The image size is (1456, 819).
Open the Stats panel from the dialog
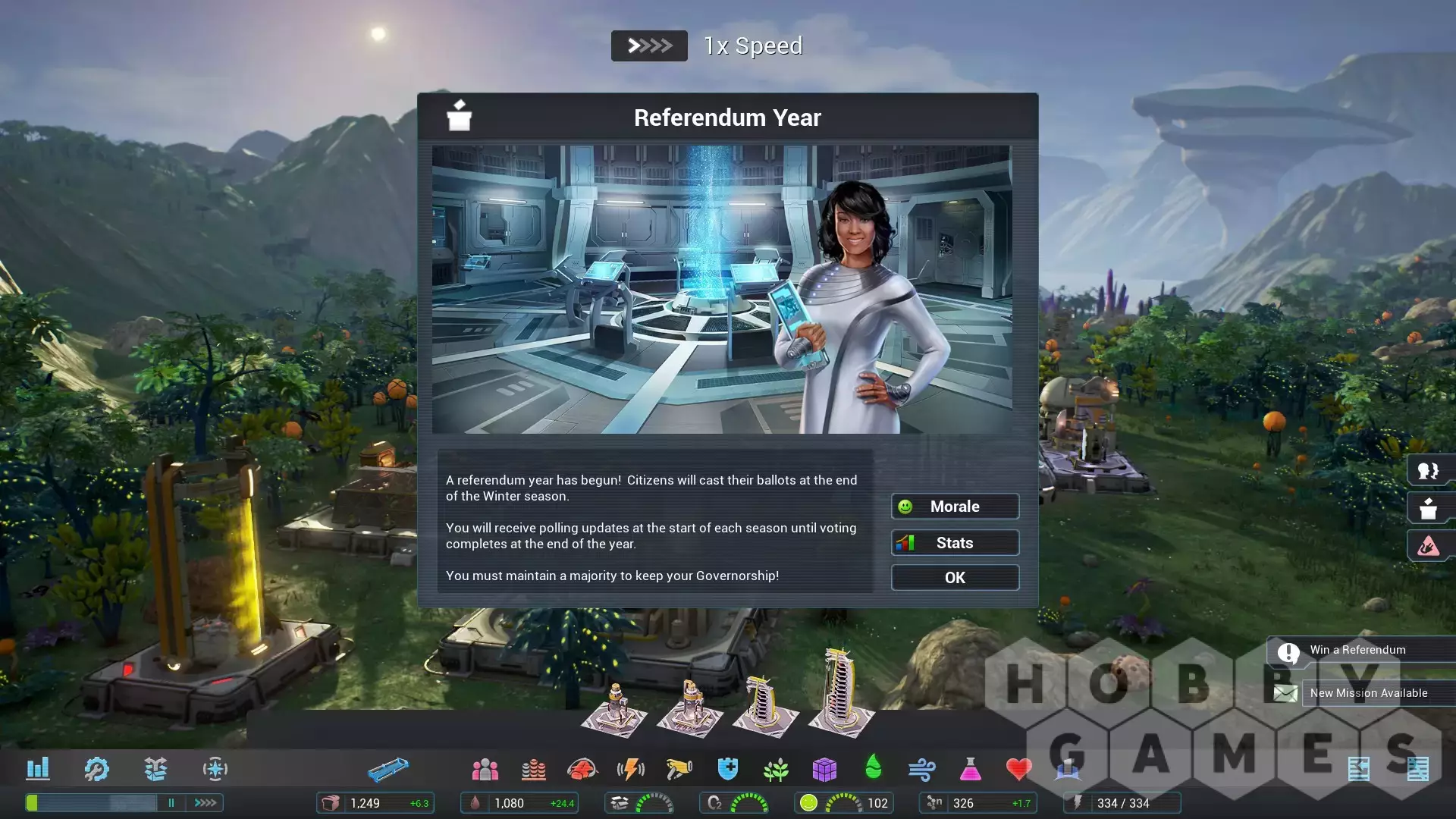click(x=955, y=543)
